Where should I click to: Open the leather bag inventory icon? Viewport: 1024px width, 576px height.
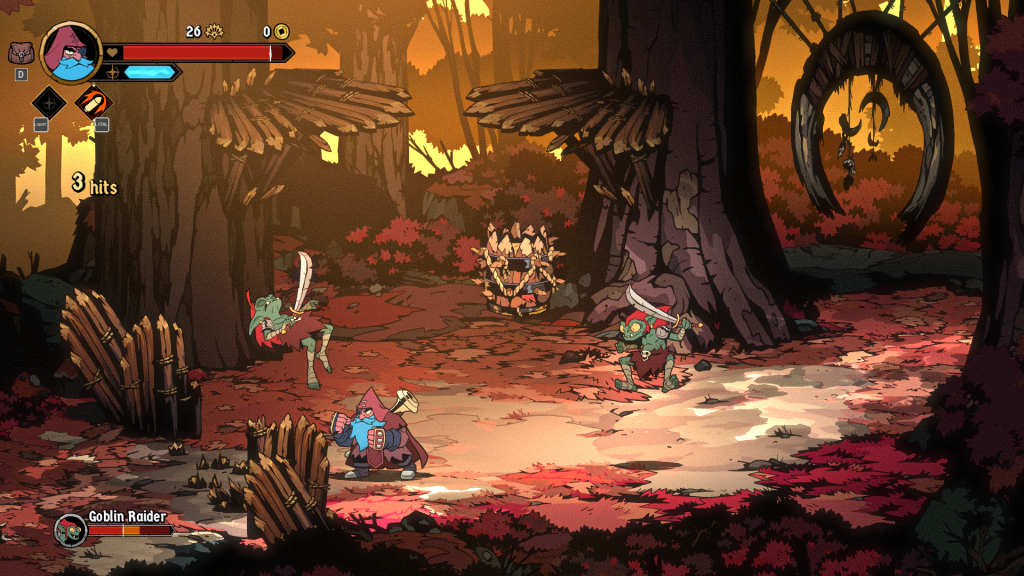[21, 53]
